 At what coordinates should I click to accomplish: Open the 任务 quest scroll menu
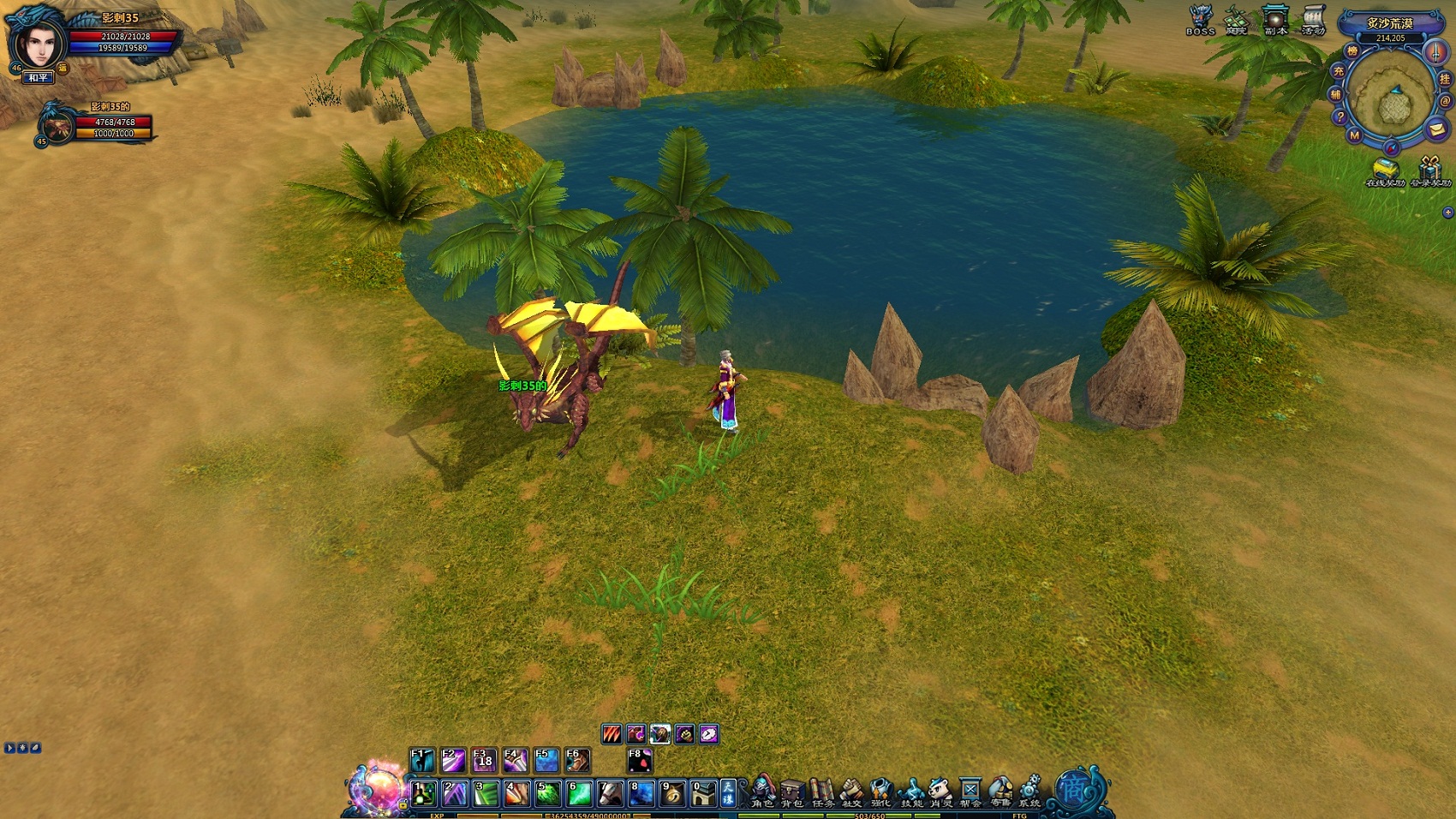pyautogui.click(x=822, y=792)
